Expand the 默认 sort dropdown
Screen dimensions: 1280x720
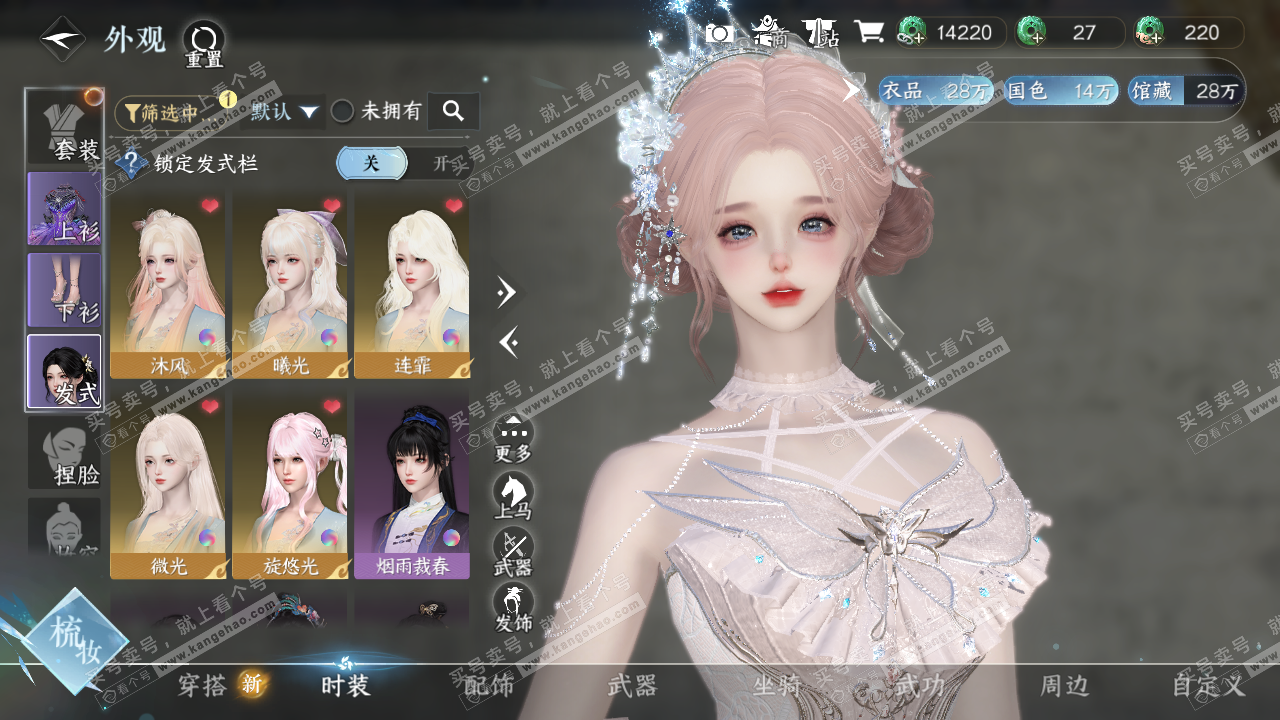284,112
